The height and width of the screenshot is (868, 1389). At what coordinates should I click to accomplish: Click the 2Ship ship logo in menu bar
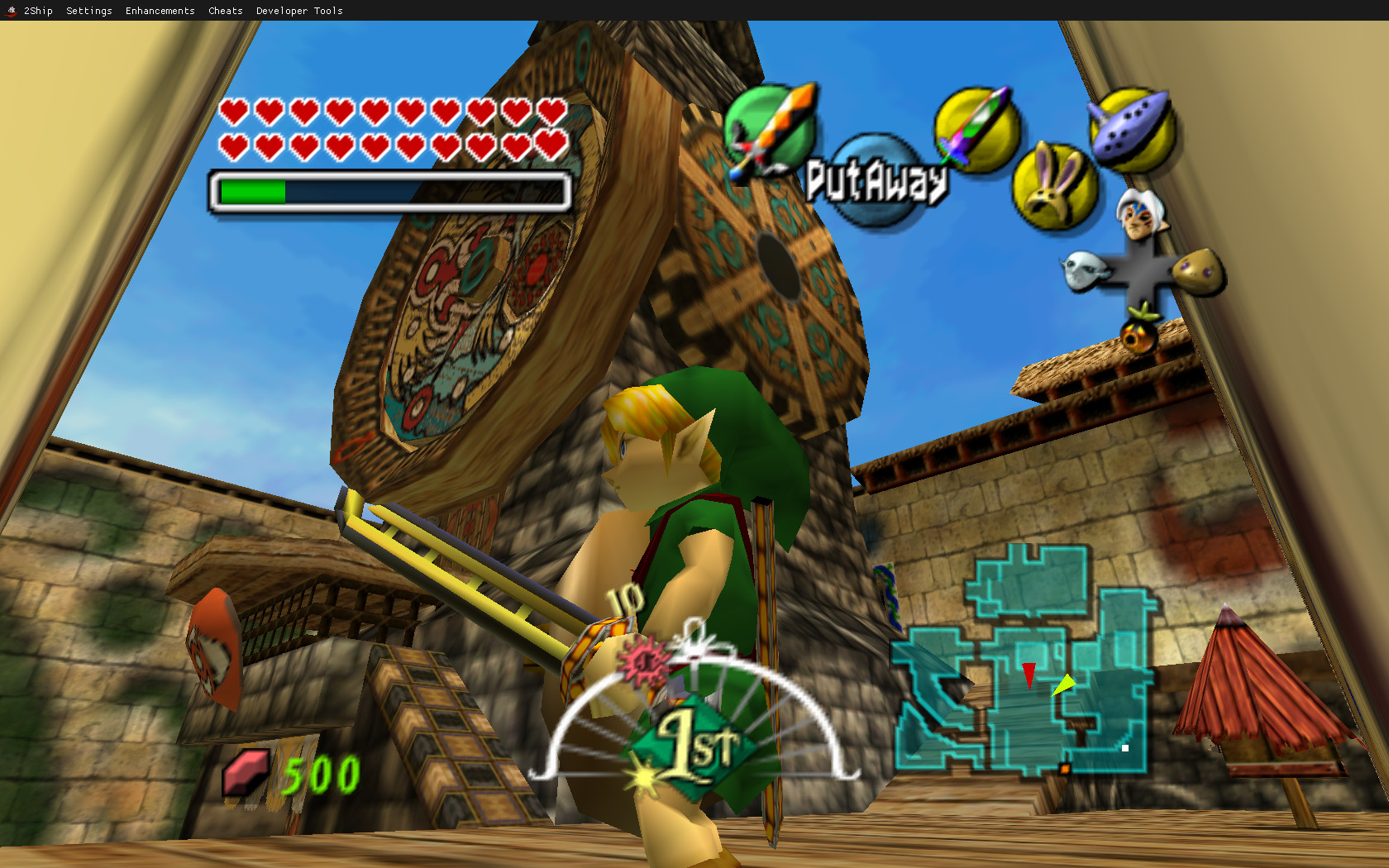pos(12,10)
